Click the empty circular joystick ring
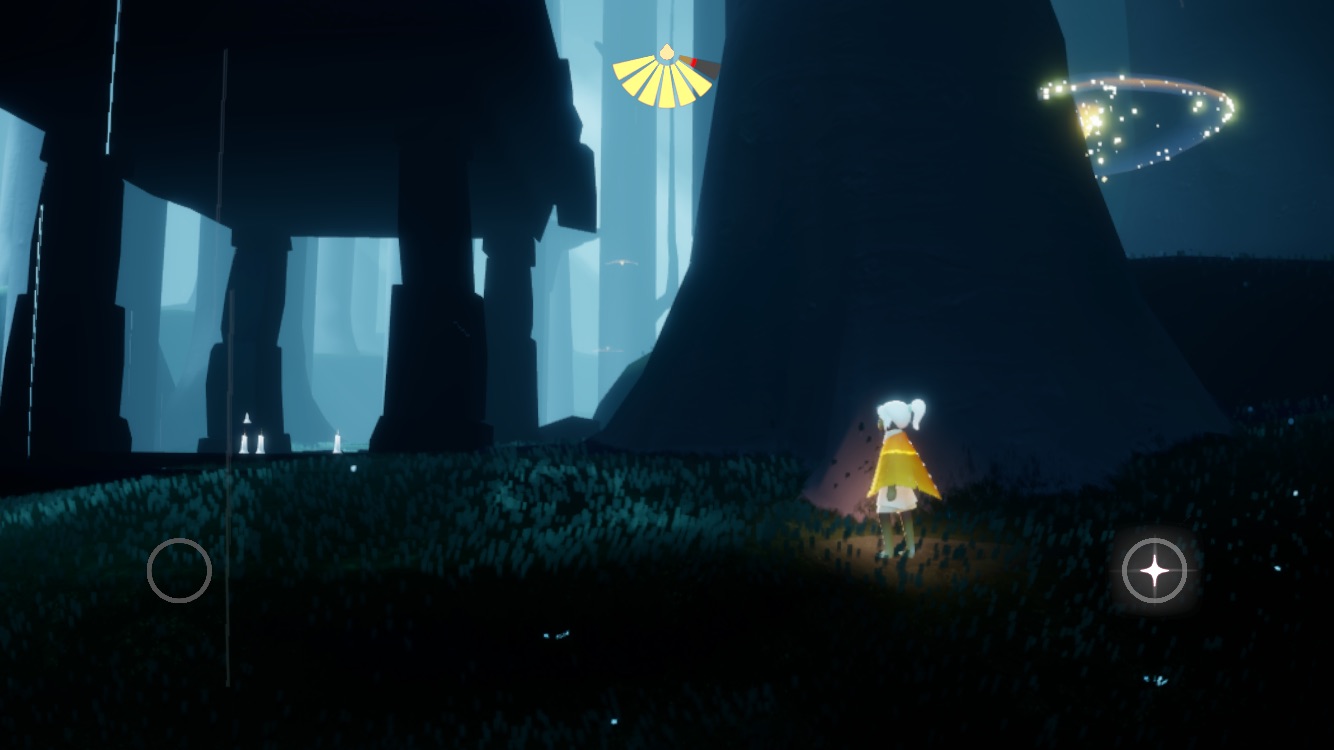 click(x=179, y=570)
